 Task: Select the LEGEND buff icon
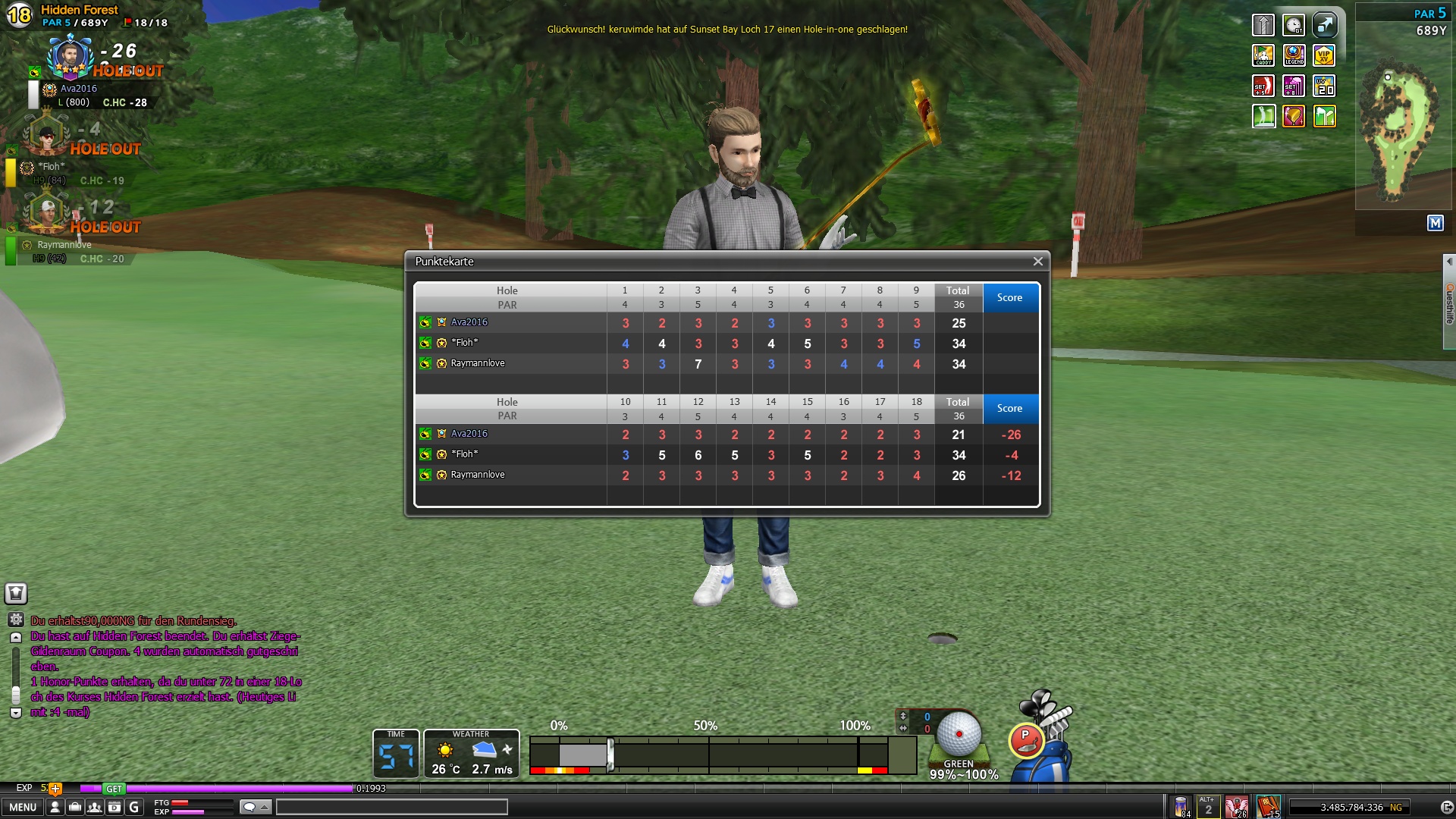(1294, 55)
